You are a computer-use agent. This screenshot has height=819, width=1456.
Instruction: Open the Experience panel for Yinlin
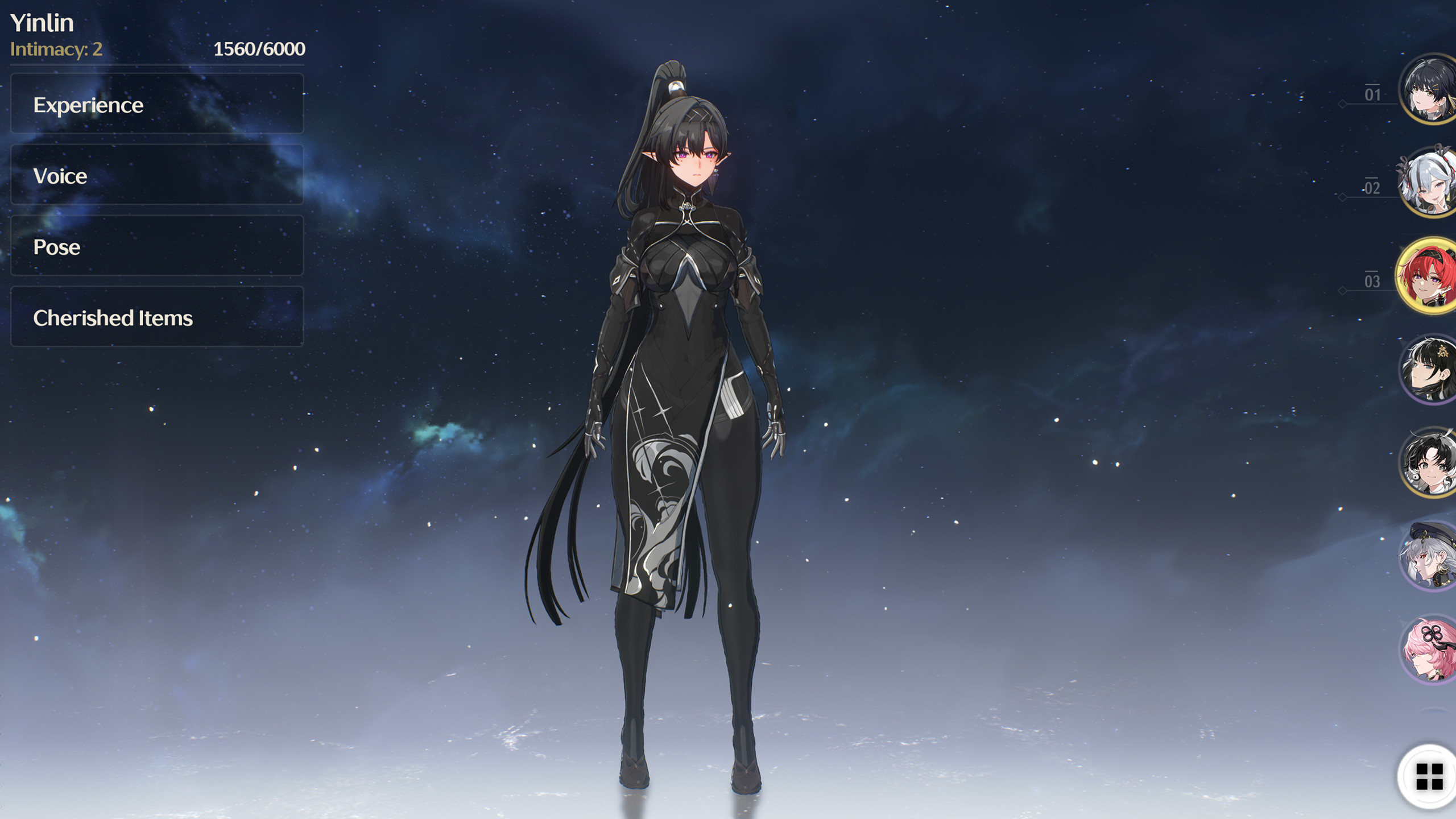pos(156,104)
